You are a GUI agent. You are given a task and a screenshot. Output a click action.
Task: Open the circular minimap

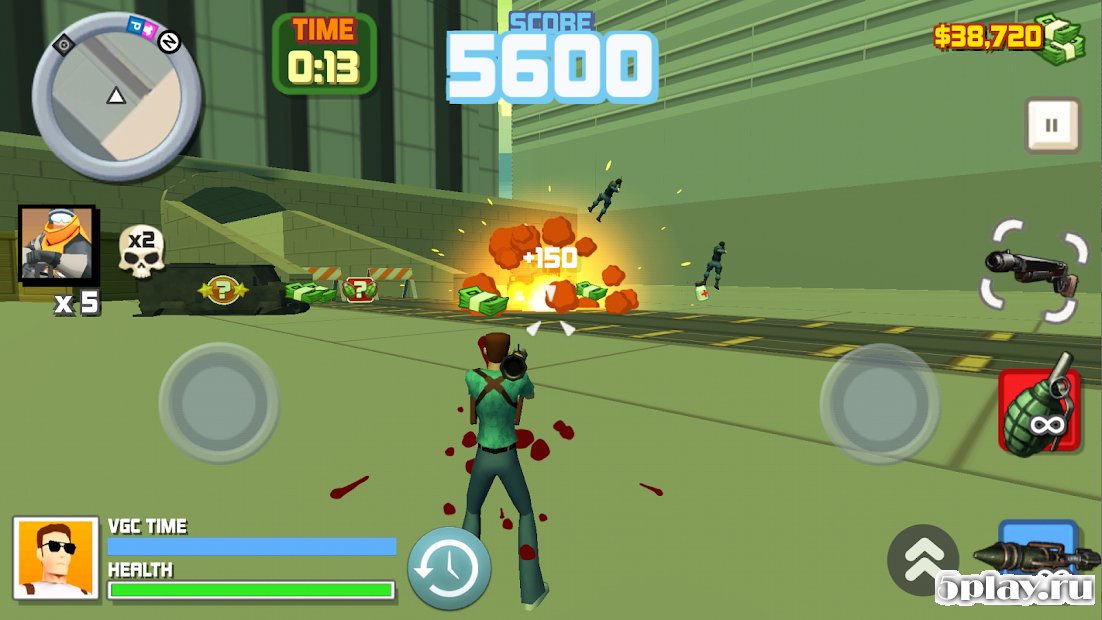tap(116, 96)
